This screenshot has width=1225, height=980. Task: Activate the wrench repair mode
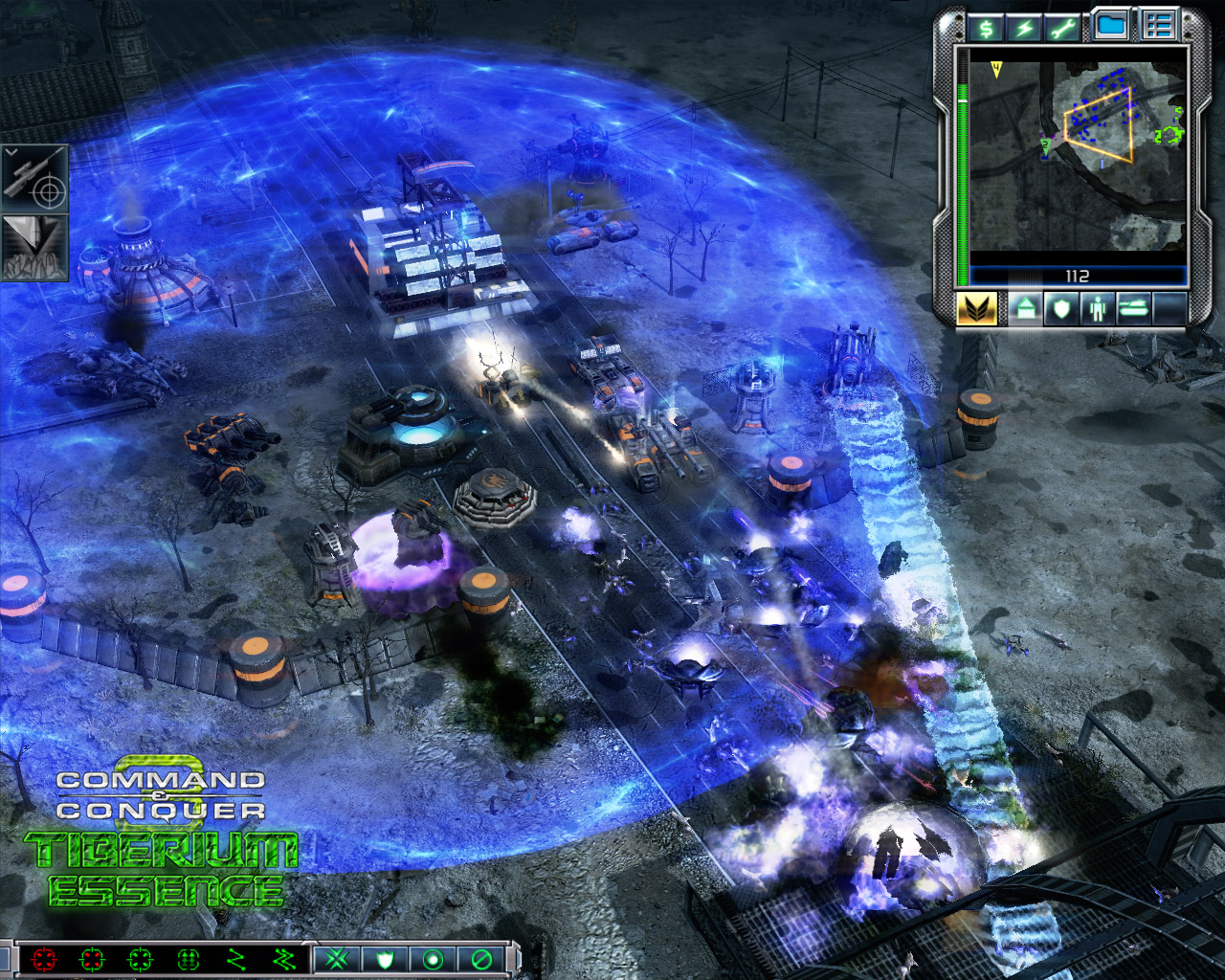click(x=1062, y=28)
